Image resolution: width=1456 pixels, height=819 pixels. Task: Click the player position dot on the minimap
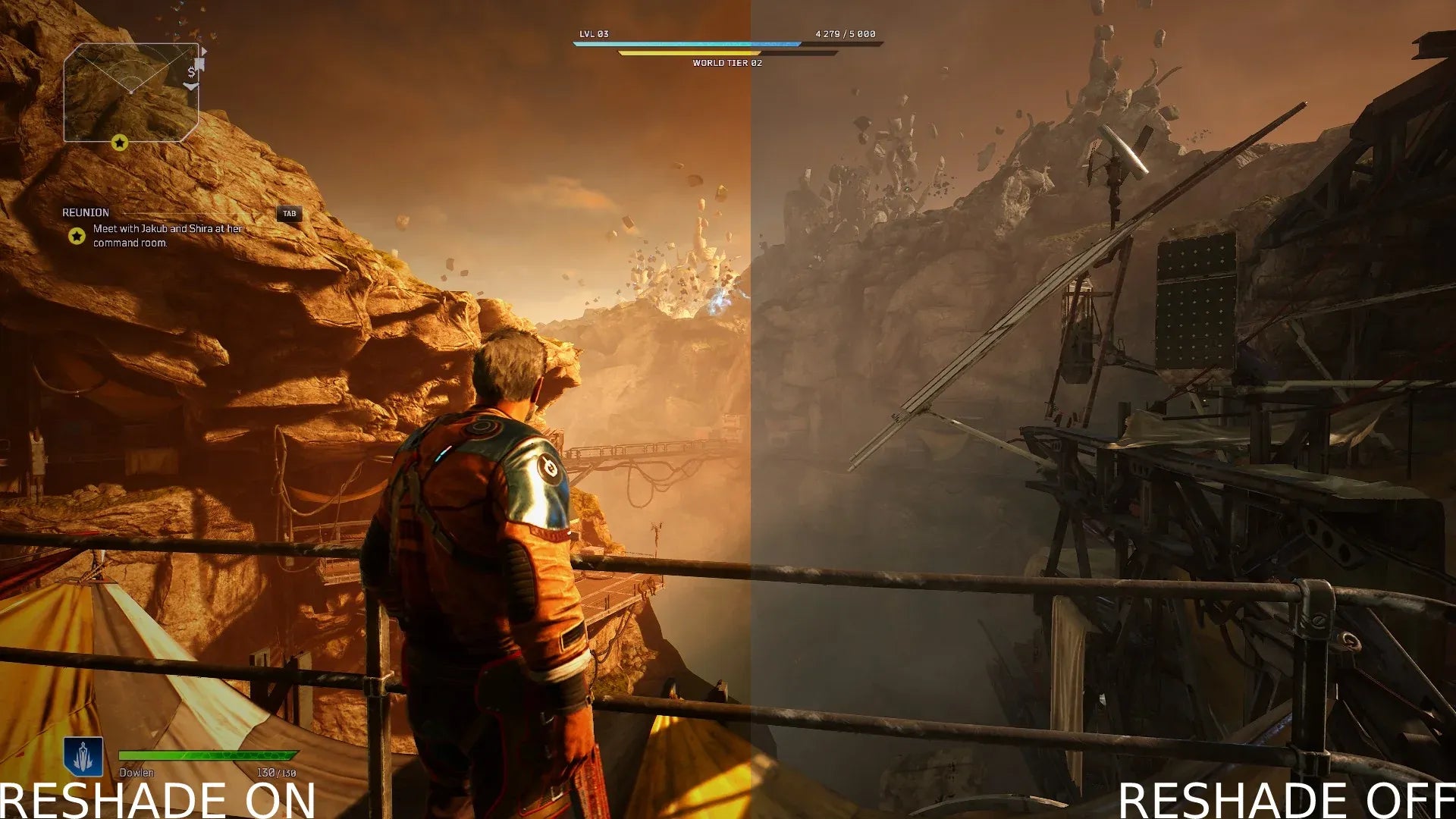click(131, 93)
